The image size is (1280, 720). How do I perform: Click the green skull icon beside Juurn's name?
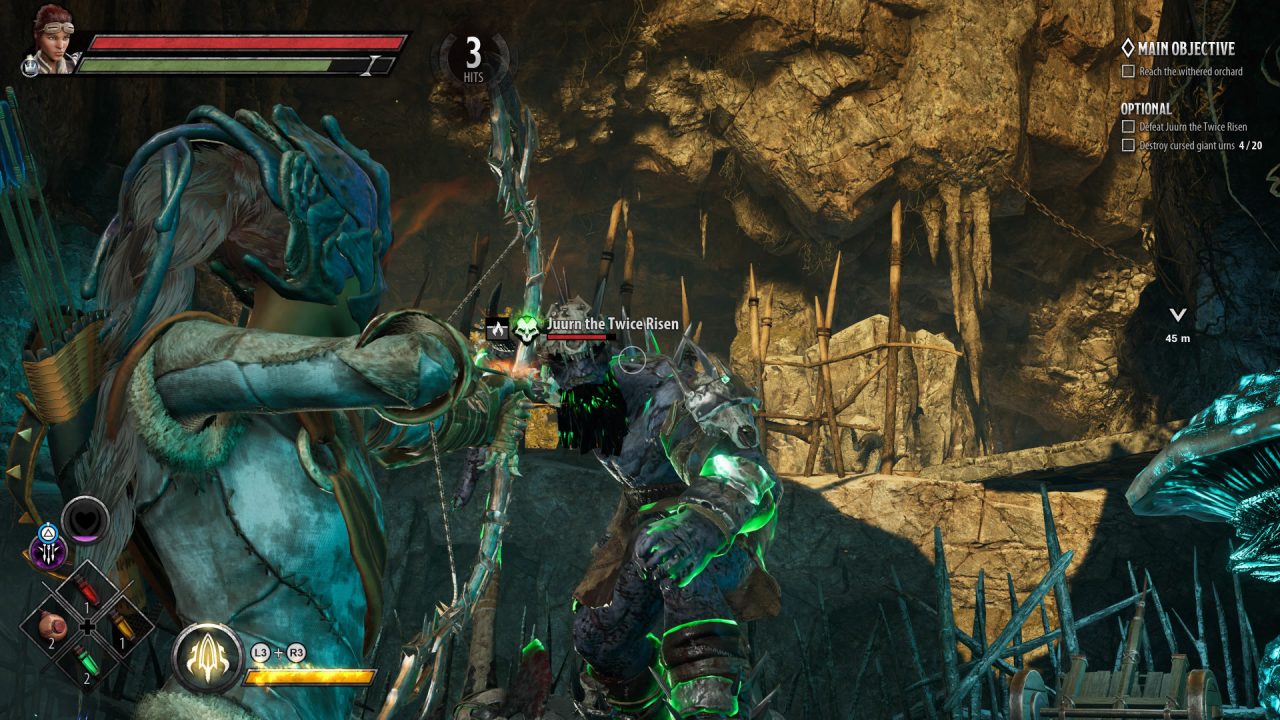tap(527, 327)
